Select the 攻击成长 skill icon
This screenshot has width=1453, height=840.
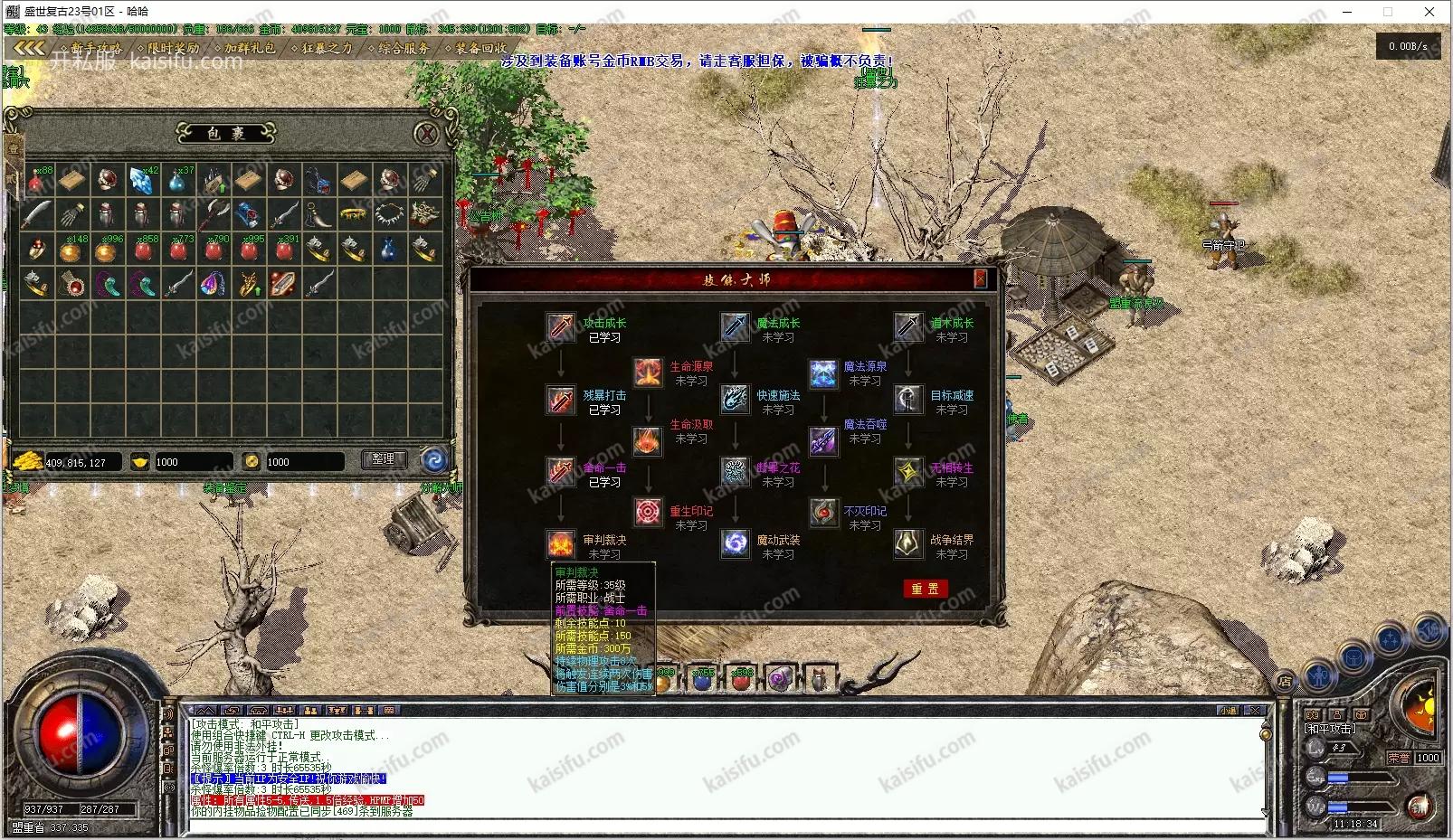561,327
